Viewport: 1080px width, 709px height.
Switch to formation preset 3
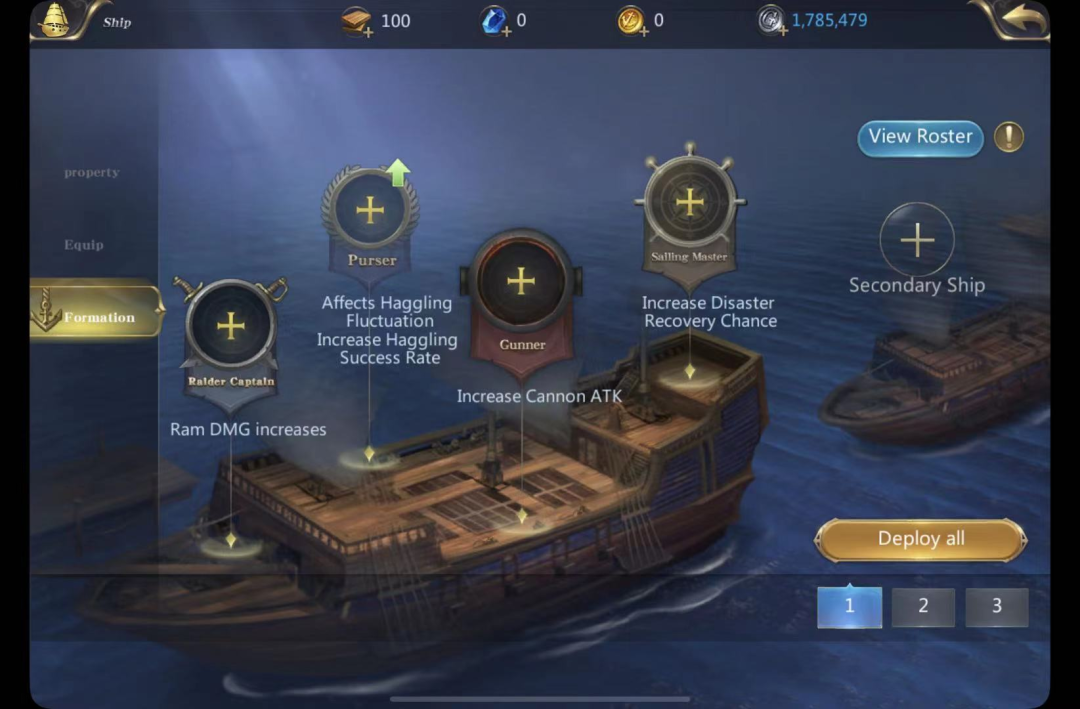pos(996,606)
